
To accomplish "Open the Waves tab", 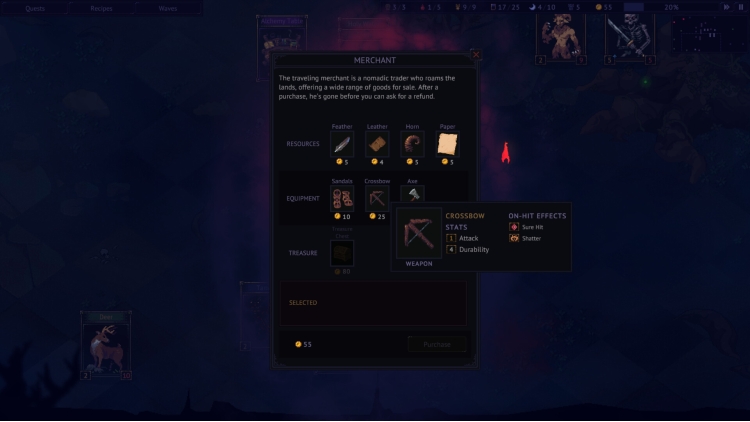I will point(168,8).
